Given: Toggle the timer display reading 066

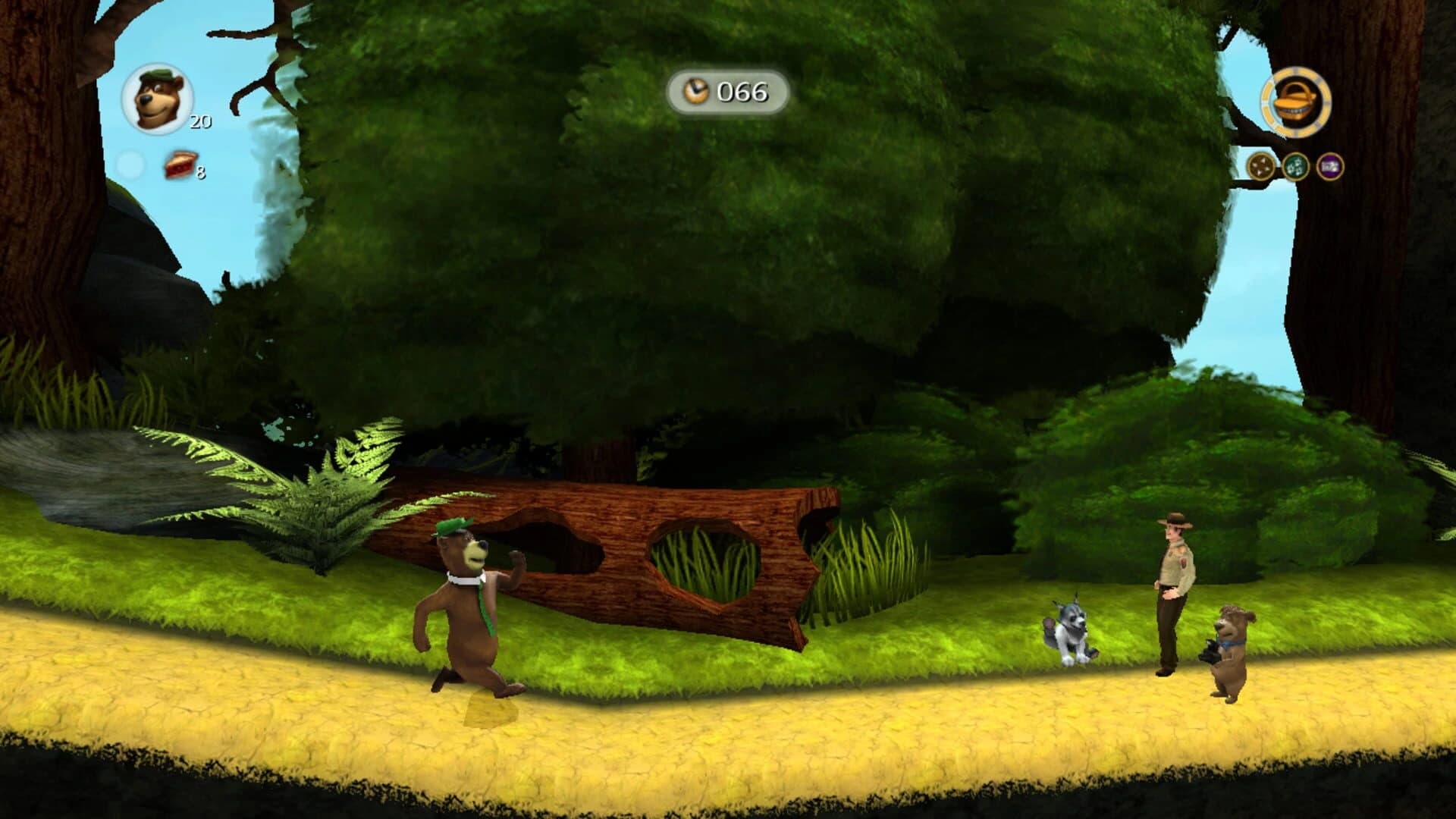Looking at the screenshot, I should point(743,93).
